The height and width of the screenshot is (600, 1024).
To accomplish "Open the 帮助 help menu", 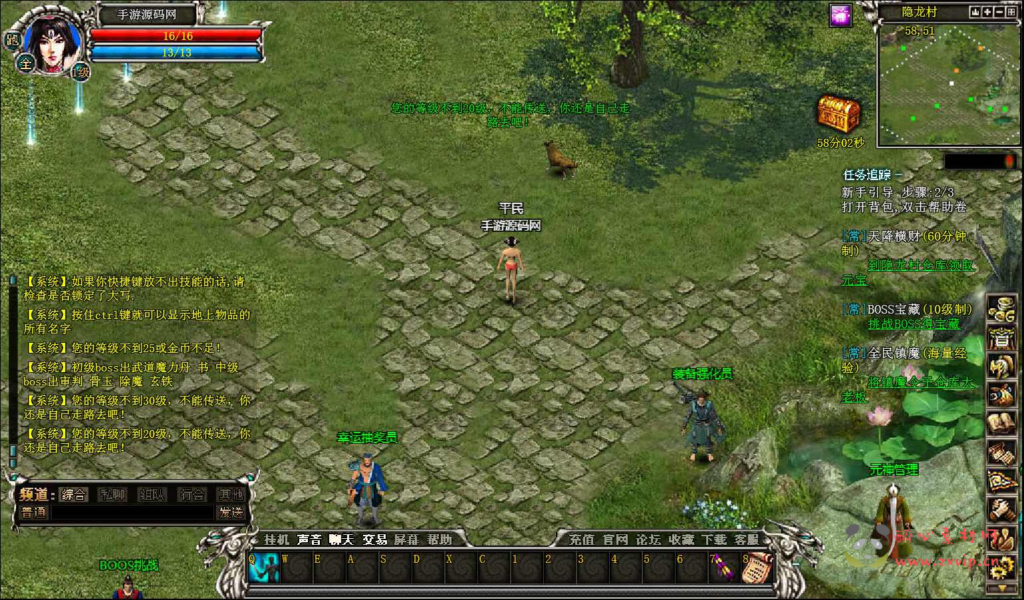I will 440,539.
